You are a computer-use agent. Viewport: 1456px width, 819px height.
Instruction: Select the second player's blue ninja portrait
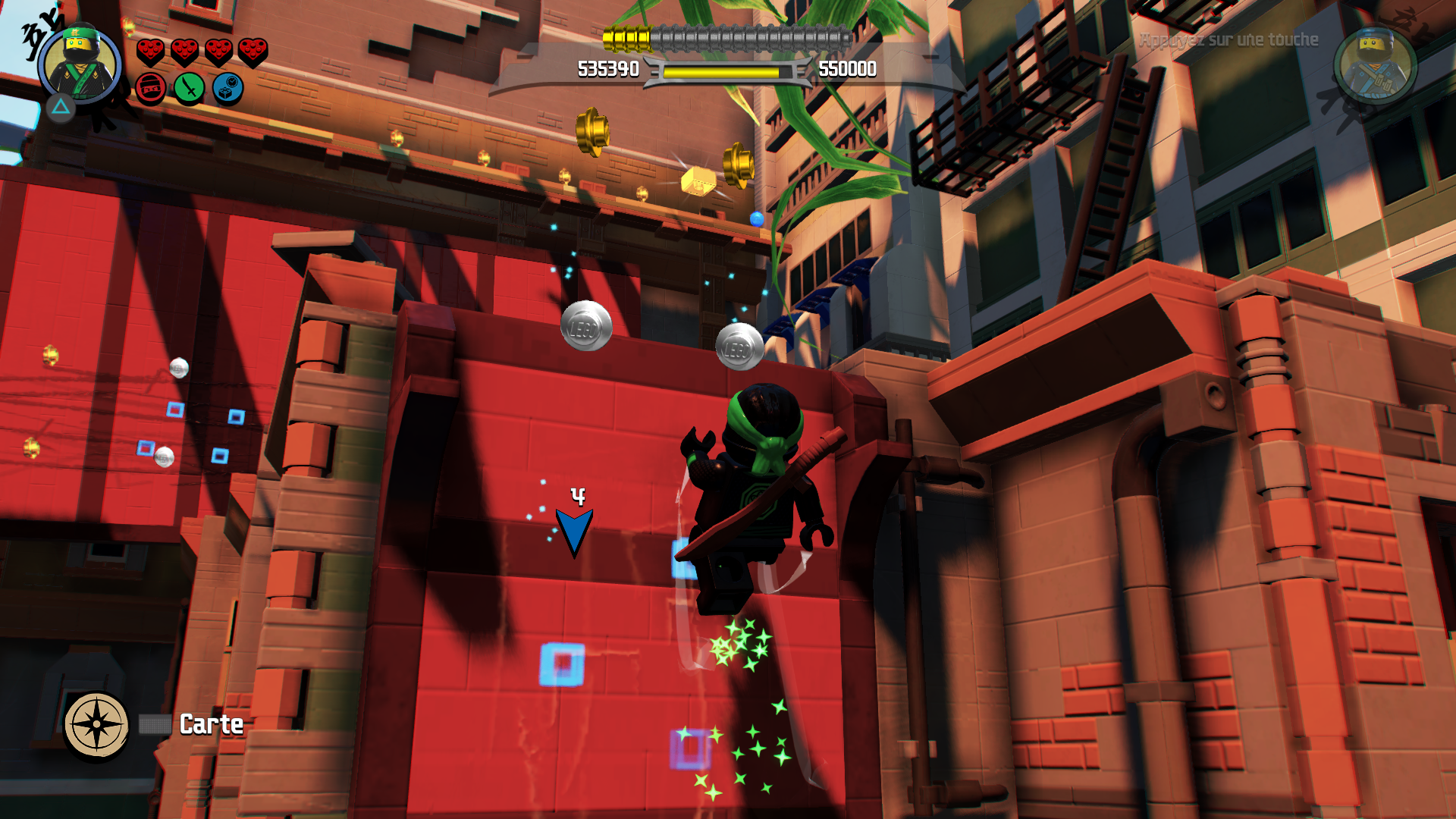pos(1374,67)
